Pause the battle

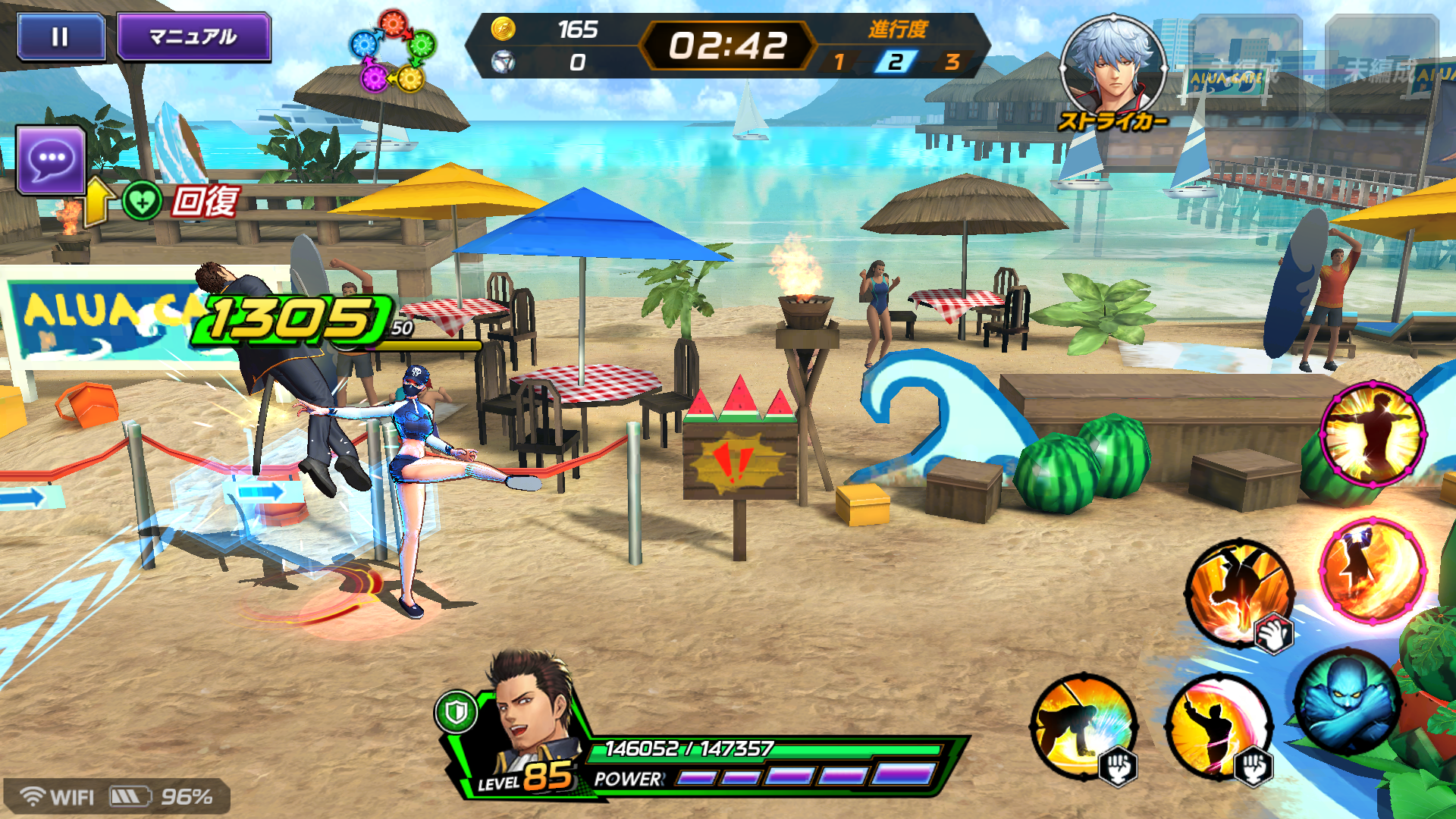click(61, 37)
